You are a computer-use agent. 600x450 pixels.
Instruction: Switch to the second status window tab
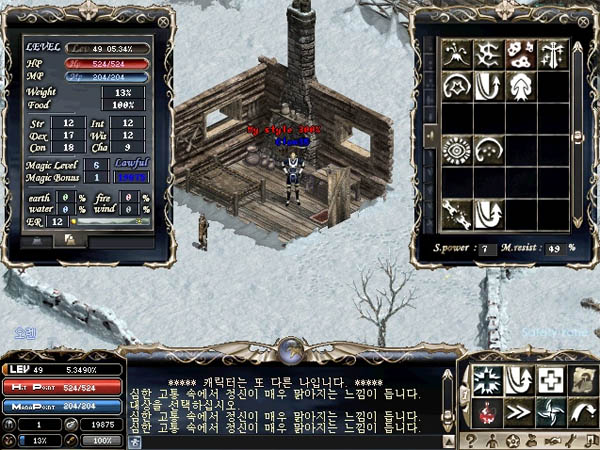coord(70,240)
